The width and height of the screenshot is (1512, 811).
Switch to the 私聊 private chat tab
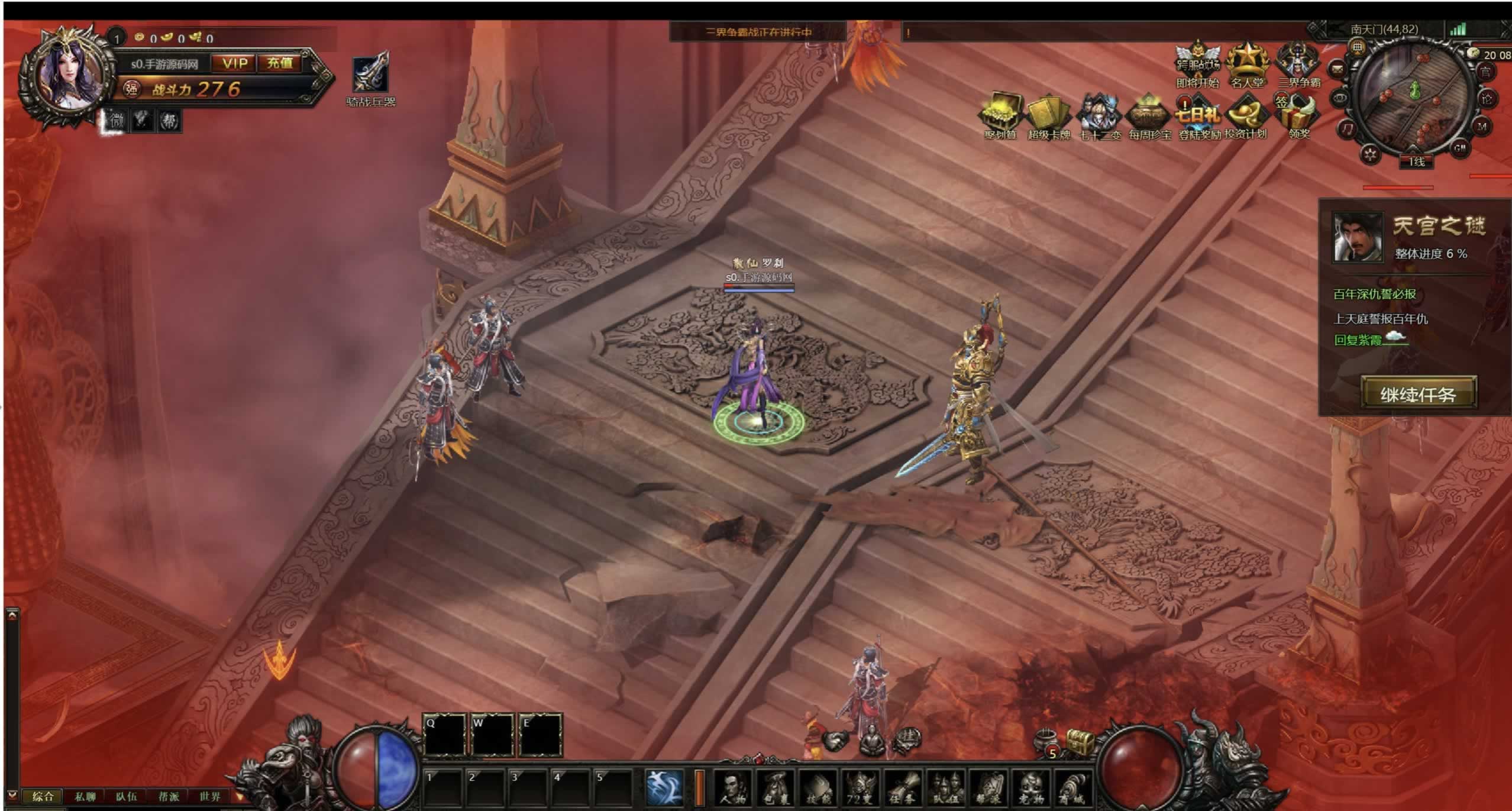(x=85, y=796)
